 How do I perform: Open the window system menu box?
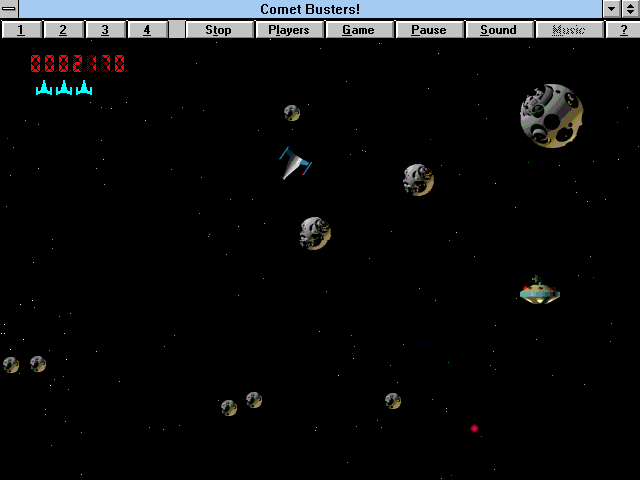pos(9,9)
